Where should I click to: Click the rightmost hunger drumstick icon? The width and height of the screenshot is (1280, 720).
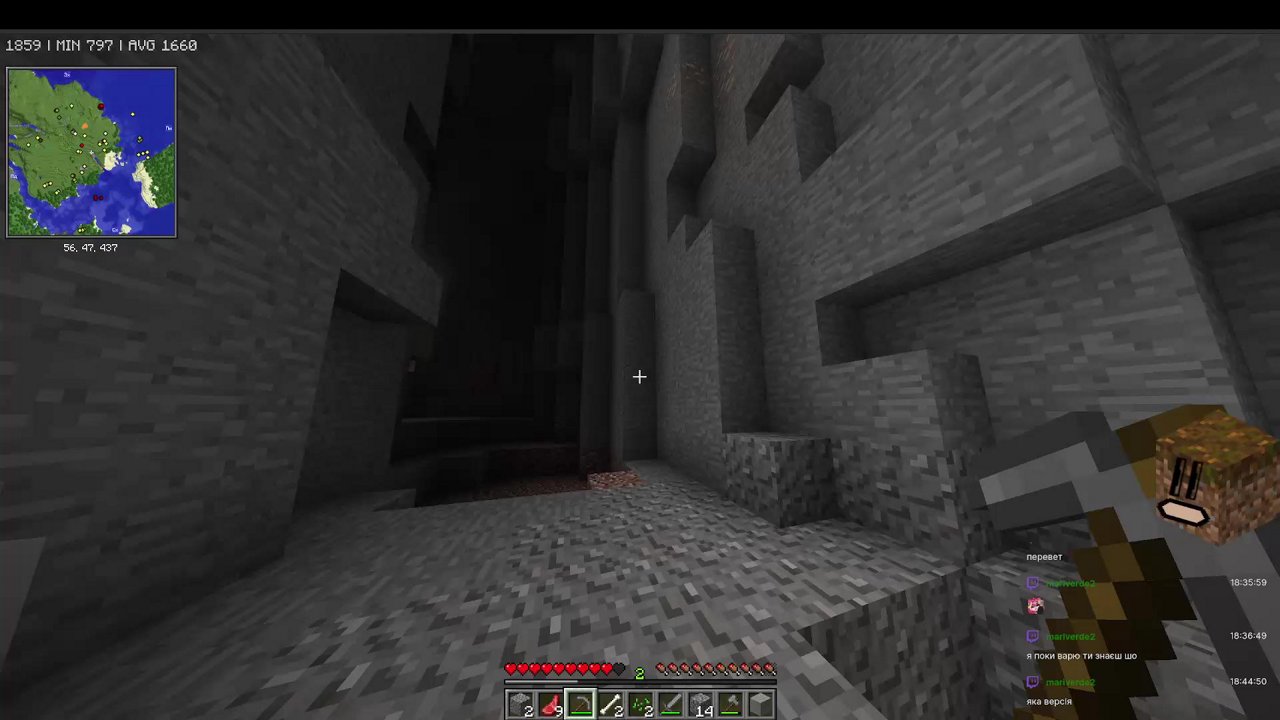[x=770, y=668]
